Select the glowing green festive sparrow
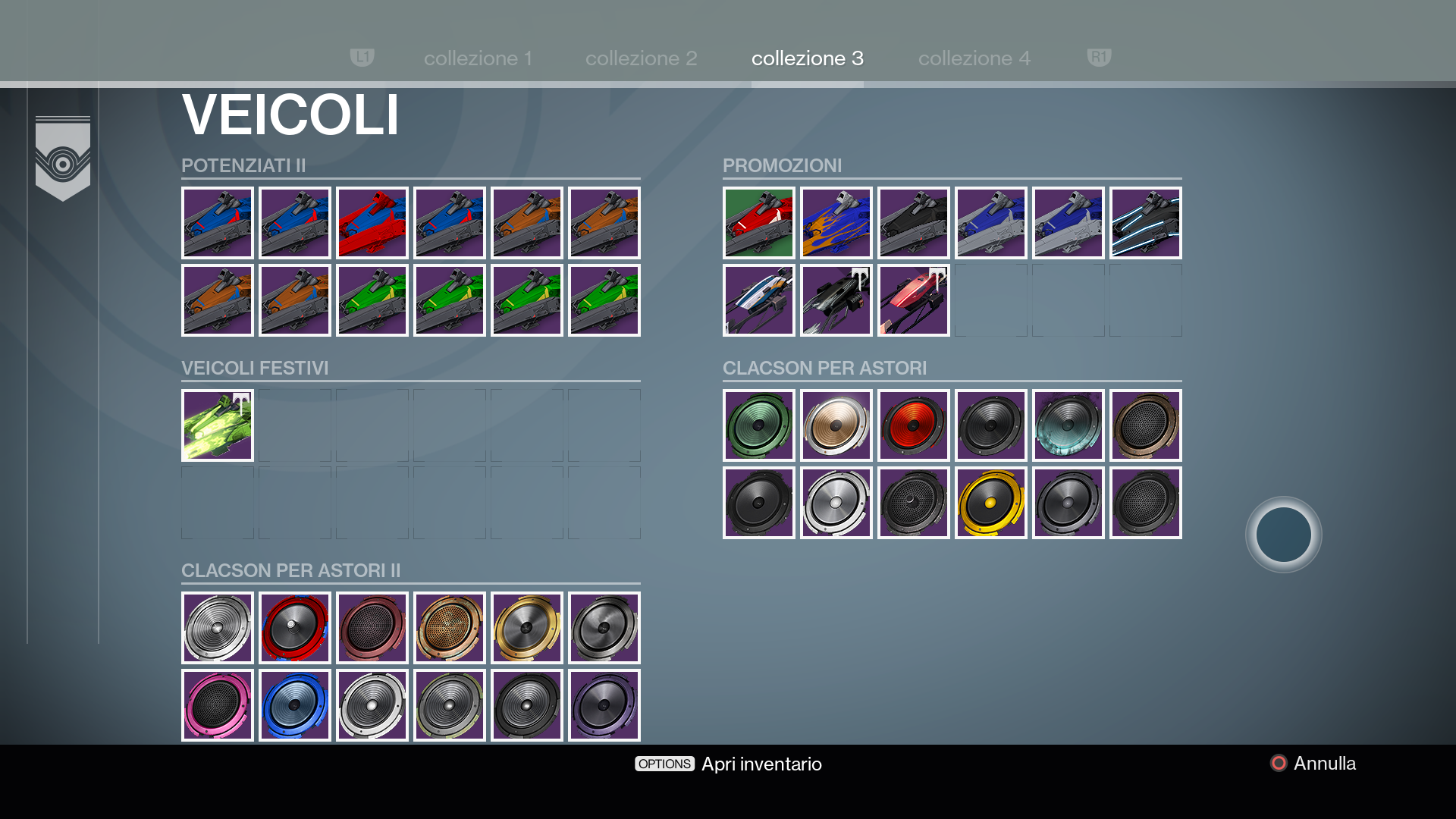This screenshot has height=819, width=1456. [218, 425]
